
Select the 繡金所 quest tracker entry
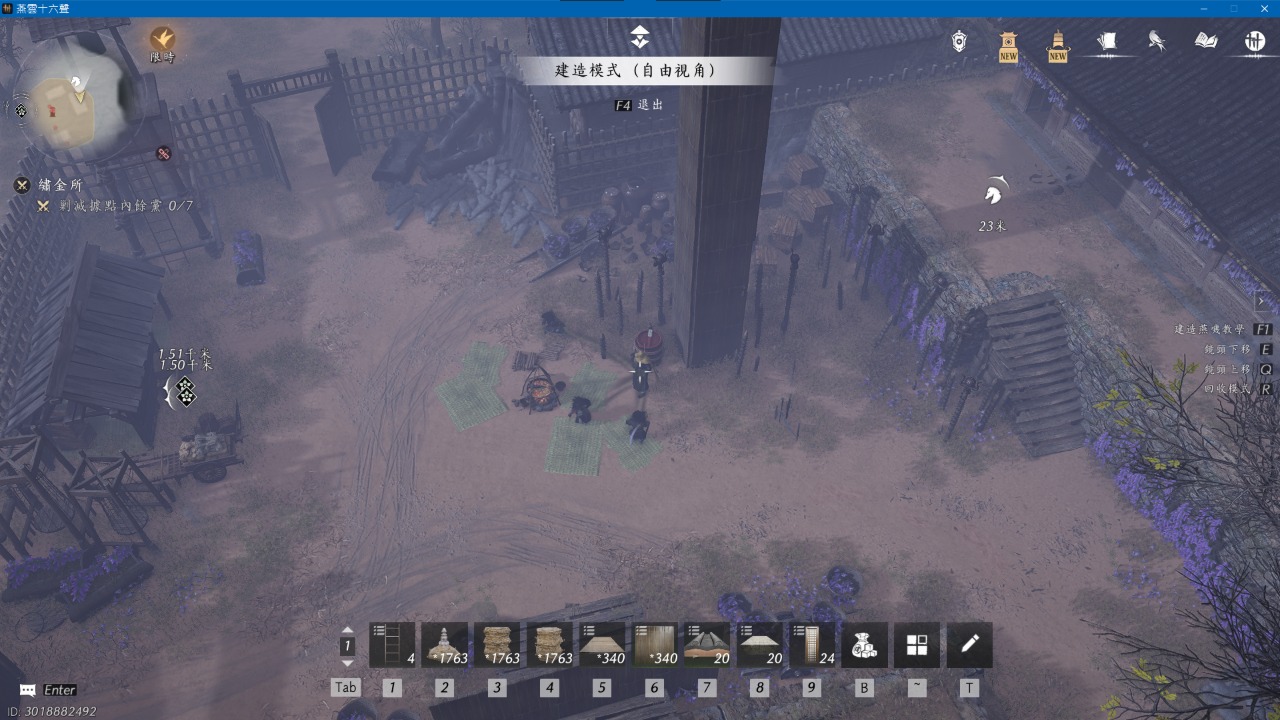60,185
